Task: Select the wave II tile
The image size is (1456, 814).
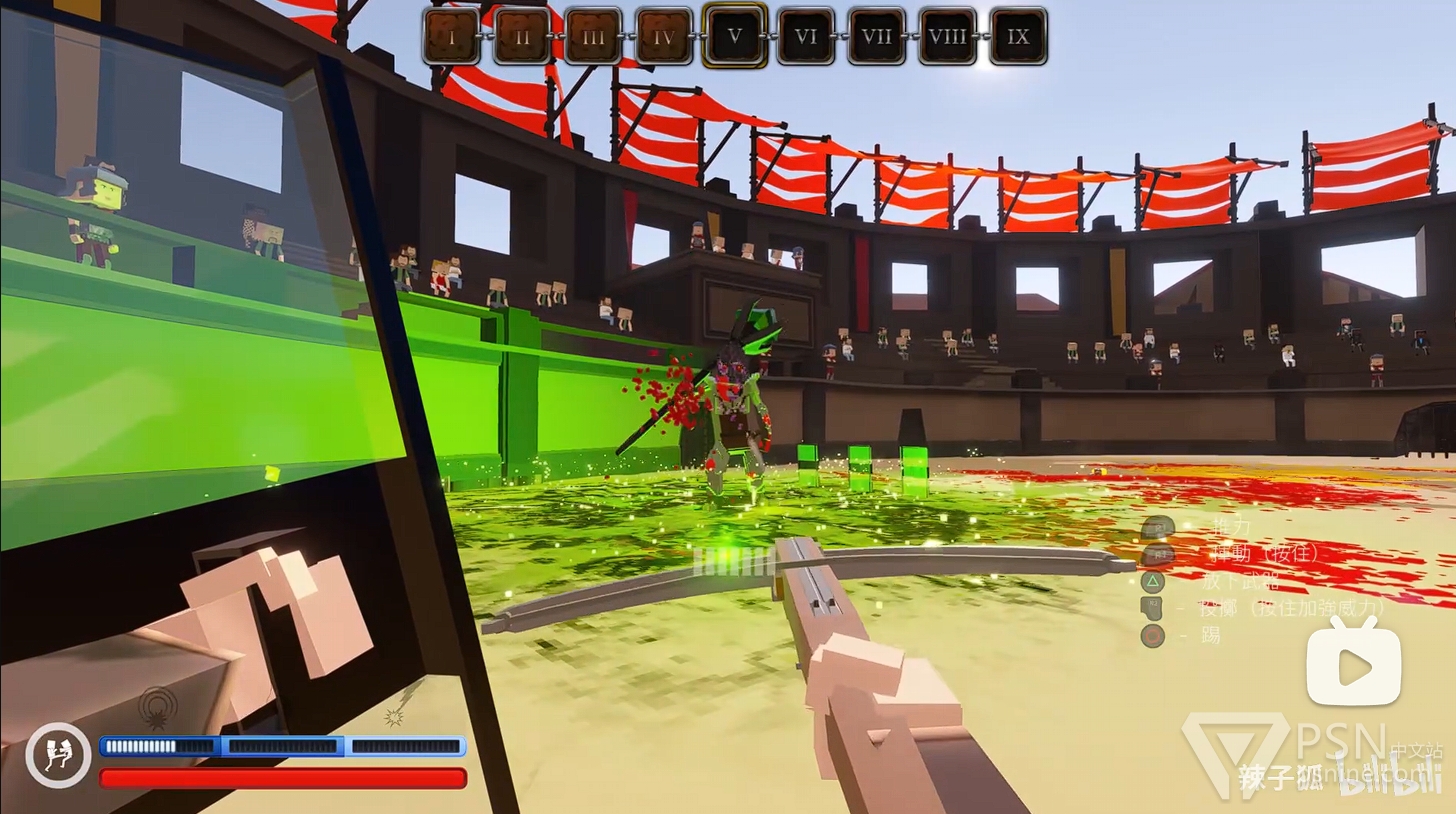Action: tap(522, 37)
